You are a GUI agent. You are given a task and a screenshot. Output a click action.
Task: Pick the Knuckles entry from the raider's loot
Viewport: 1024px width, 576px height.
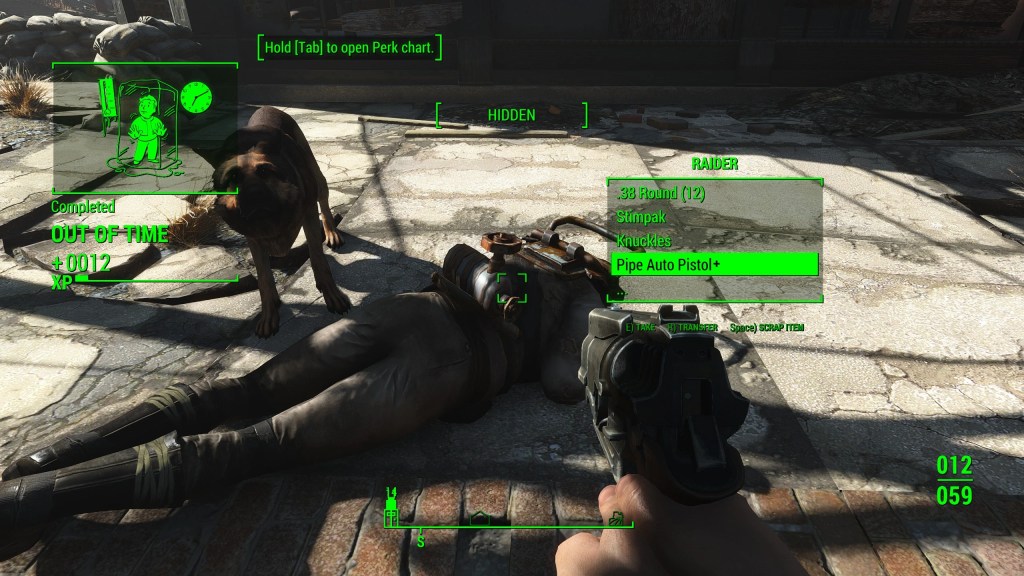[x=645, y=241]
